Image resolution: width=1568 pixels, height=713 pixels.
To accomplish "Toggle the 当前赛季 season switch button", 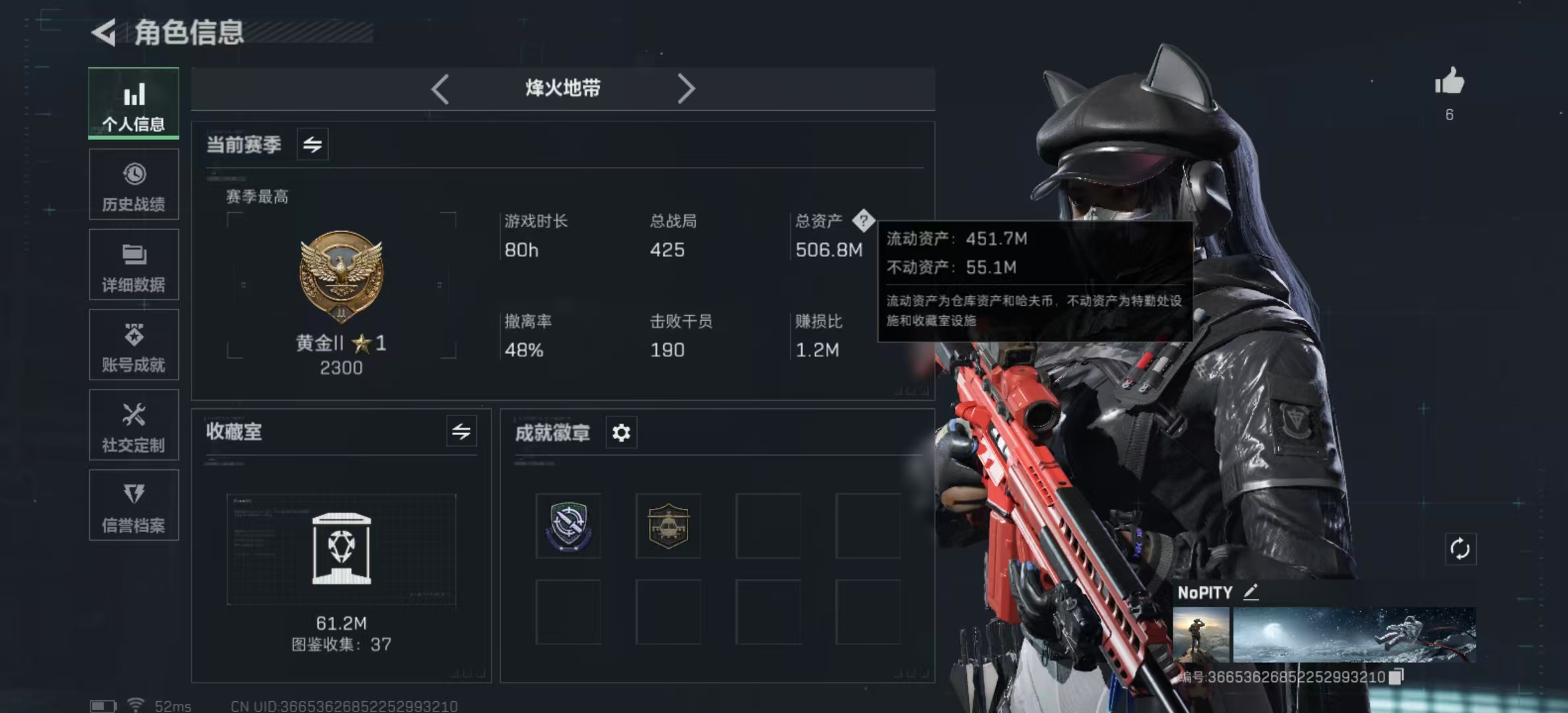I will click(x=312, y=144).
